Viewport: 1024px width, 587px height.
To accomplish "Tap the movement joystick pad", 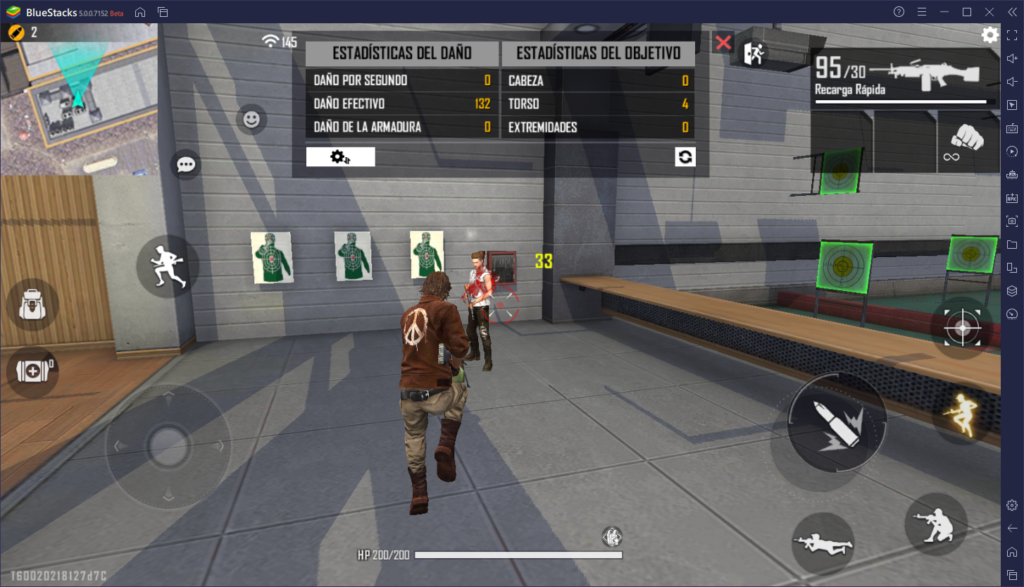I will (x=167, y=446).
